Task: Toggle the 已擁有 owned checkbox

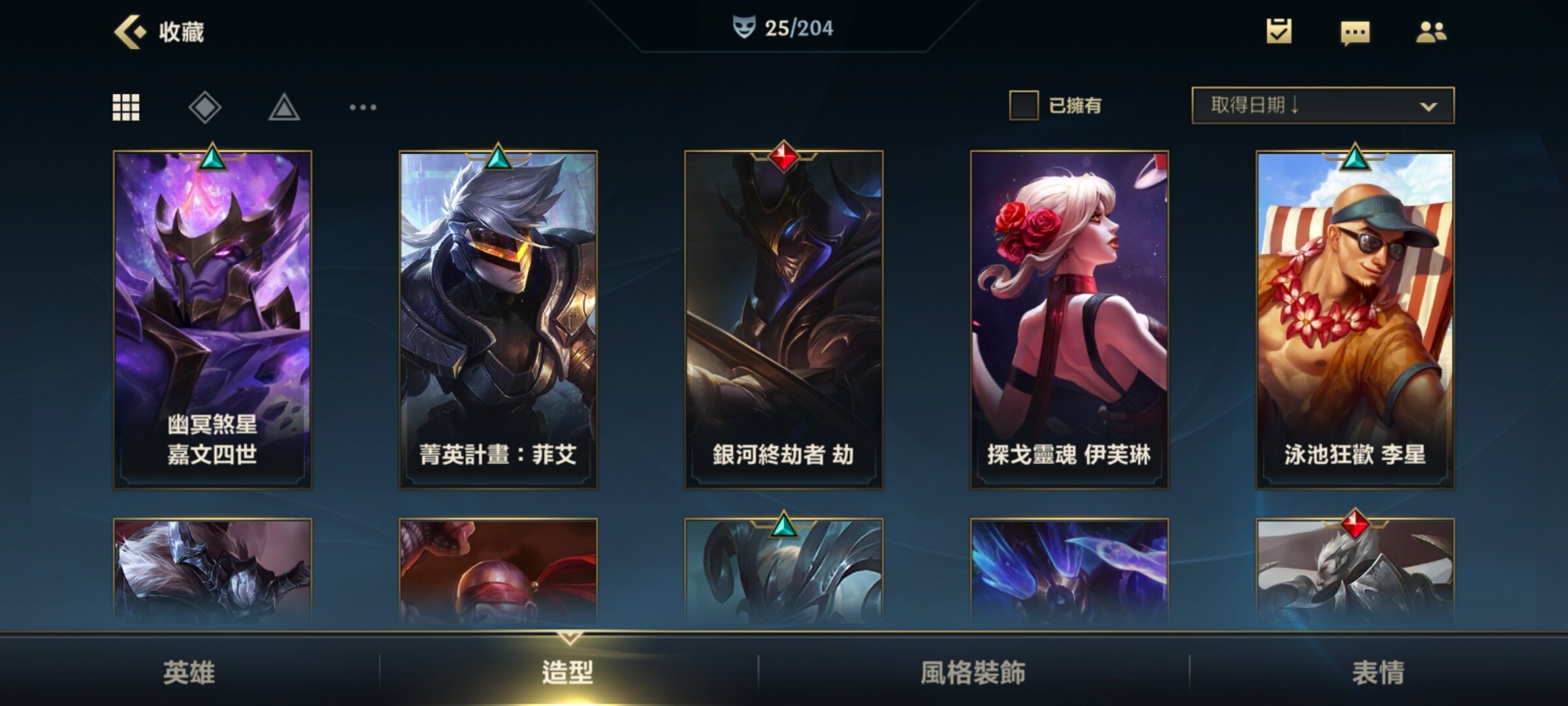Action: pyautogui.click(x=1024, y=105)
